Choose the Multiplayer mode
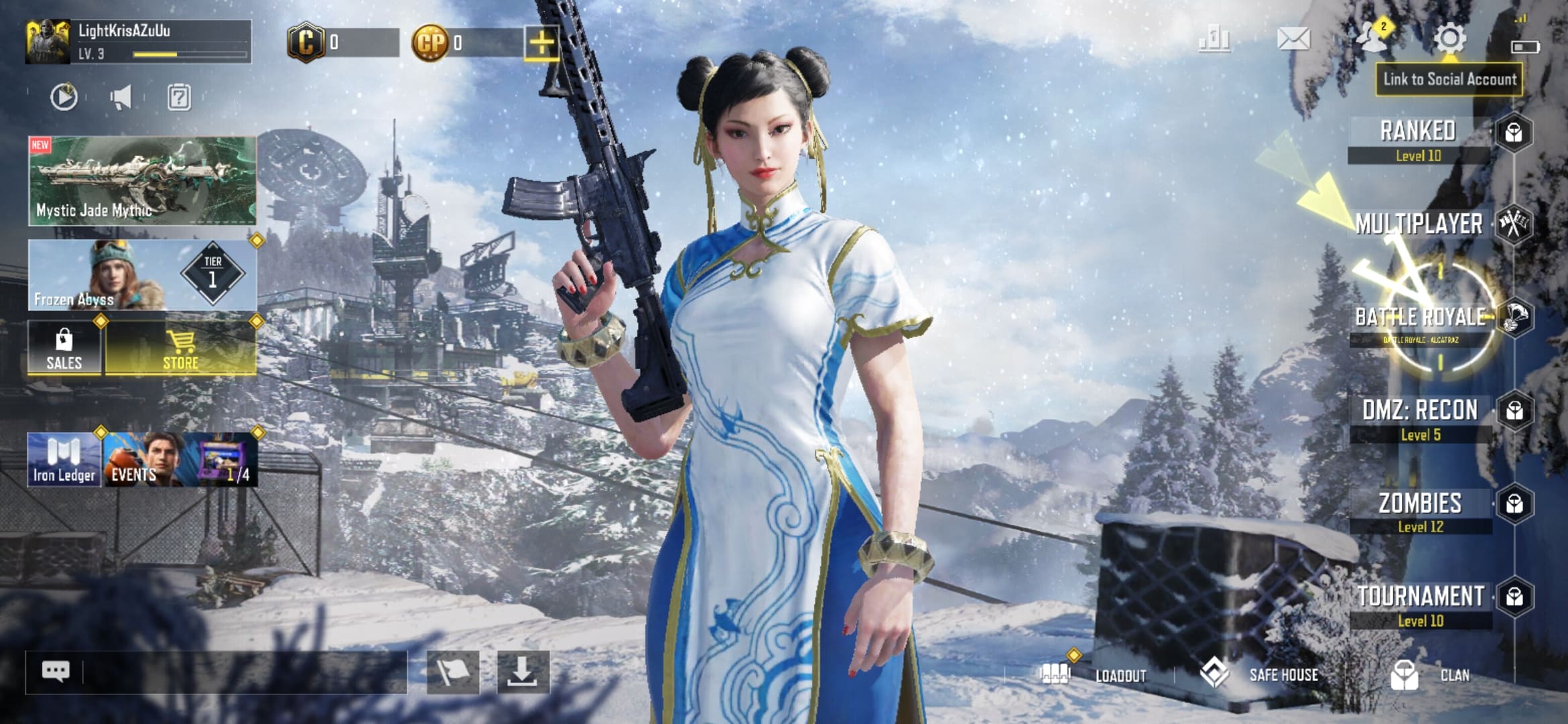The width and height of the screenshot is (1568, 724). [1419, 225]
